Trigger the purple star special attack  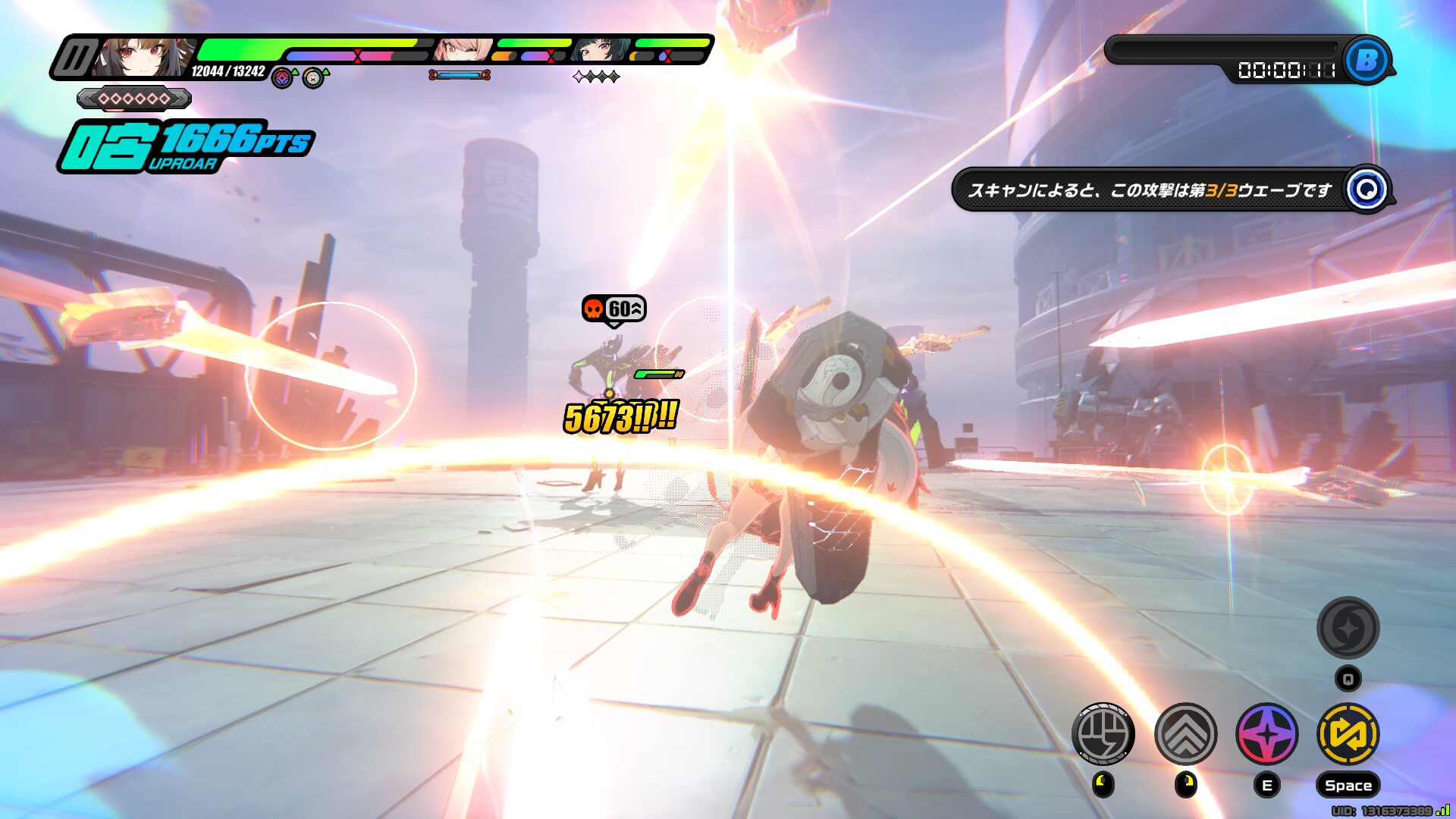[x=1266, y=733]
